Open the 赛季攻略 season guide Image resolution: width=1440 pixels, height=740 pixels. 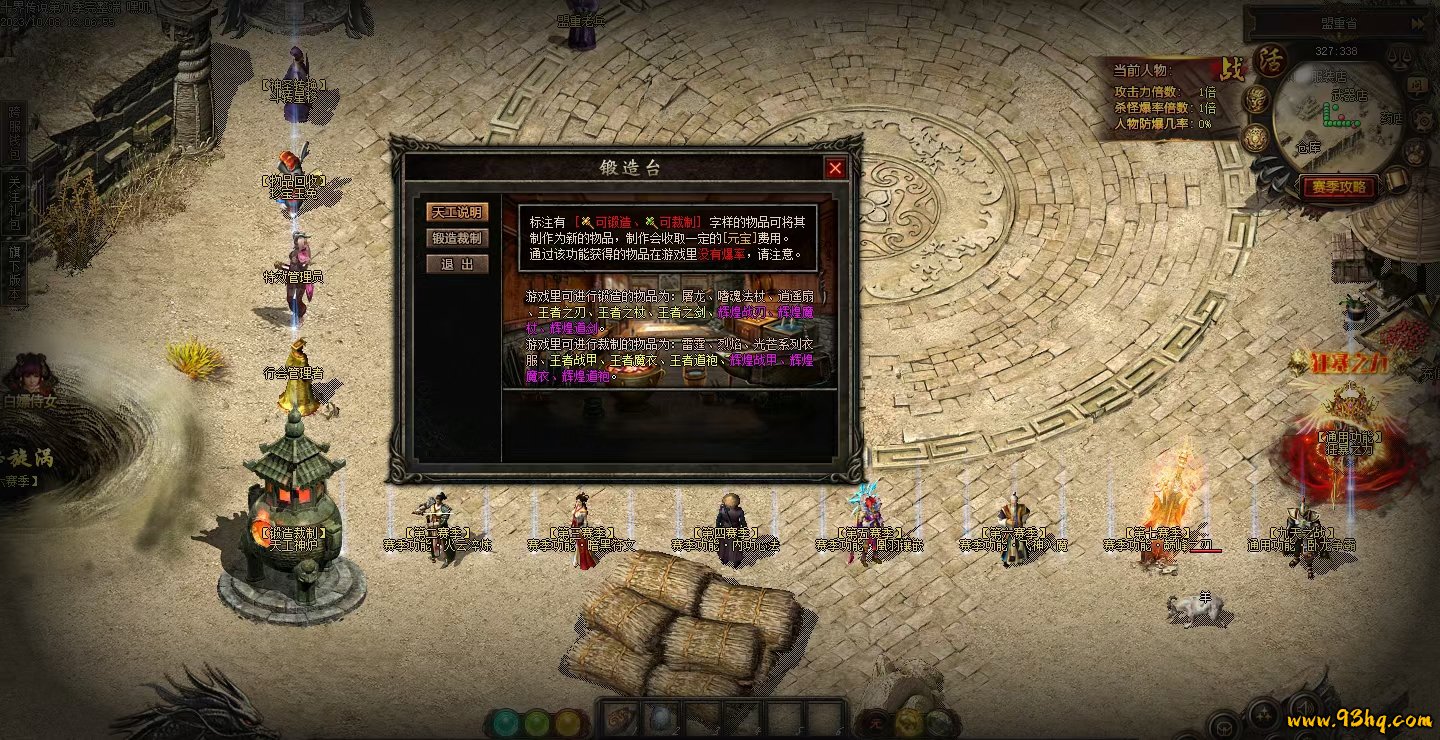coord(1339,187)
